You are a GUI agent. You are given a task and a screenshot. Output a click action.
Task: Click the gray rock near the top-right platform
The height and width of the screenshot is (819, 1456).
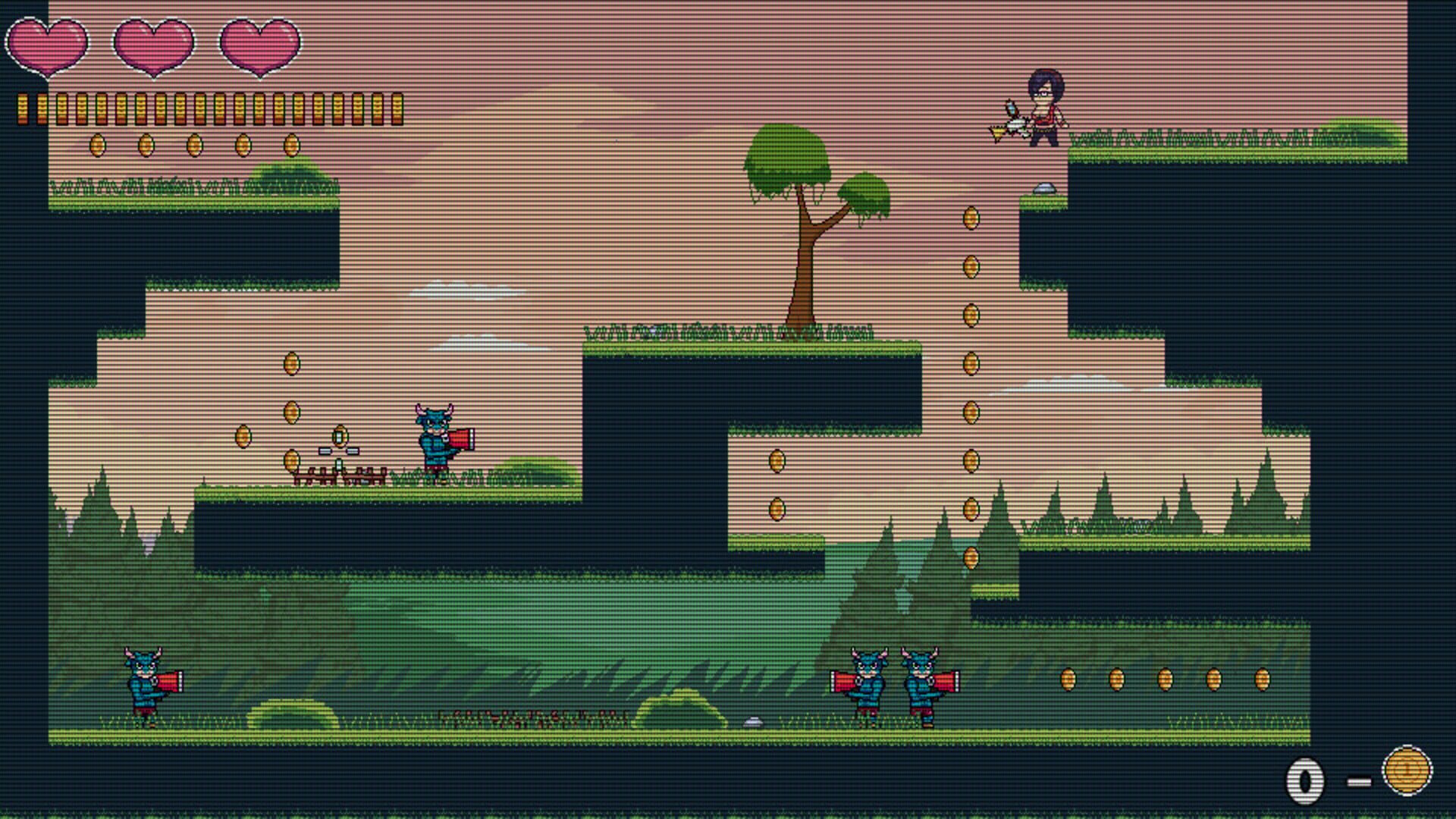1045,189
